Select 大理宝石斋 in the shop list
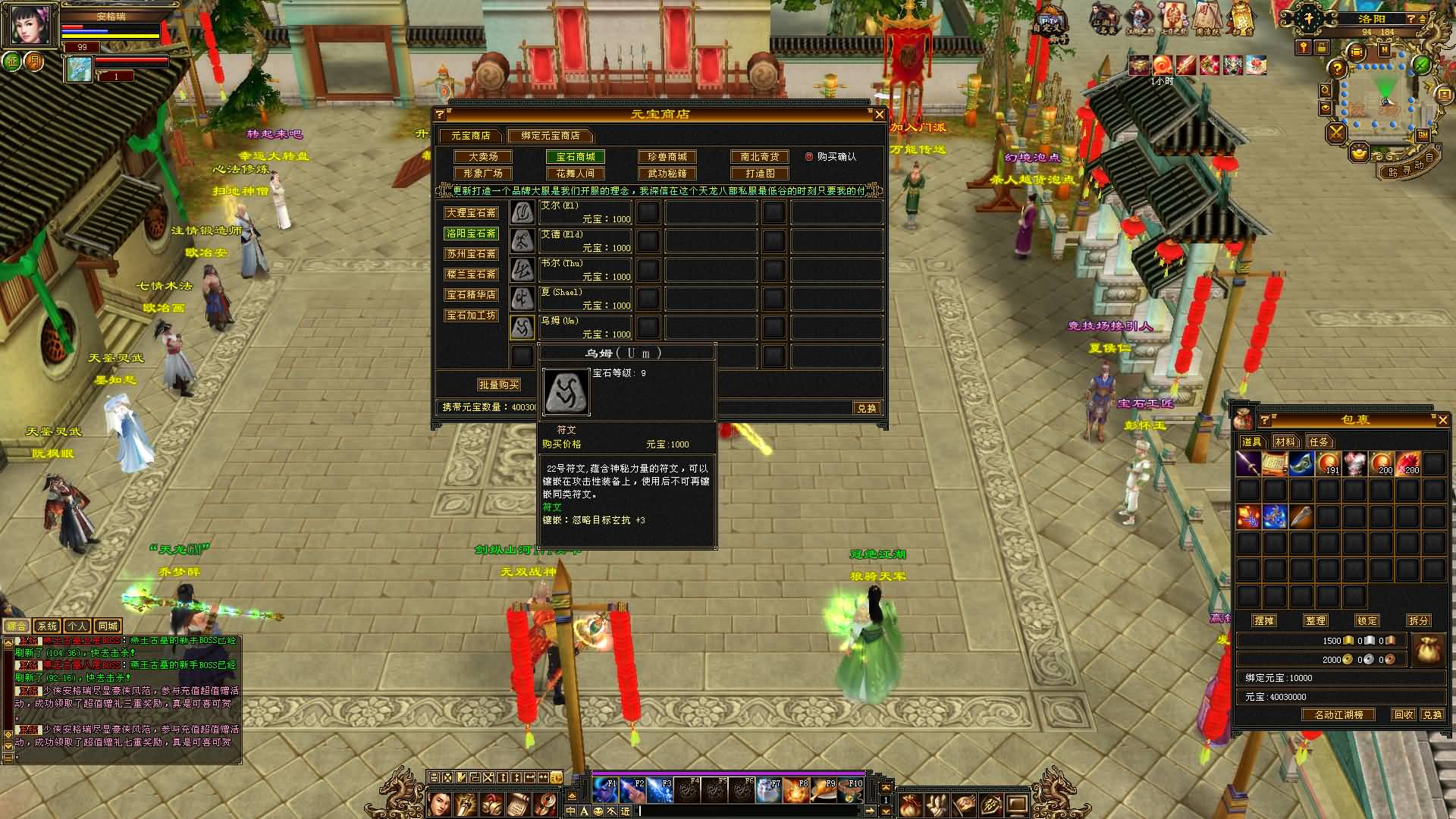The image size is (1456, 819). pos(471,213)
